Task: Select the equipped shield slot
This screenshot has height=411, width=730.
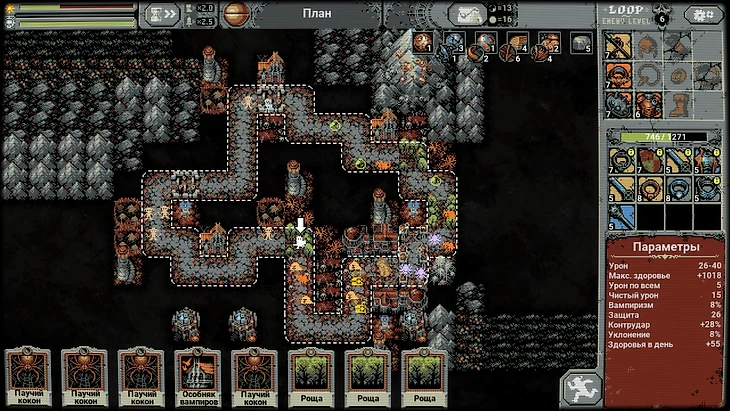Action: click(621, 106)
